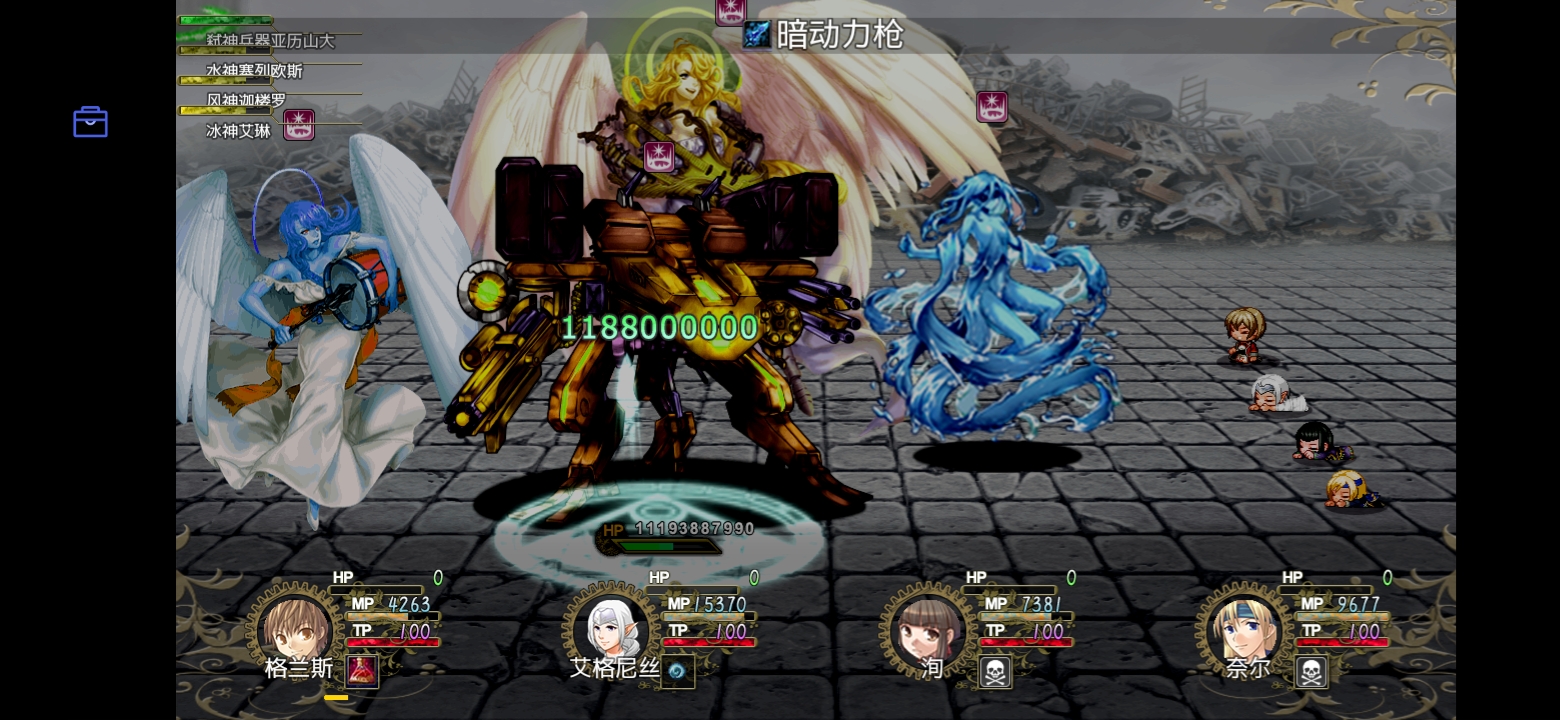Click the 暗动力枪 skill icon in banner

[x=757, y=35]
